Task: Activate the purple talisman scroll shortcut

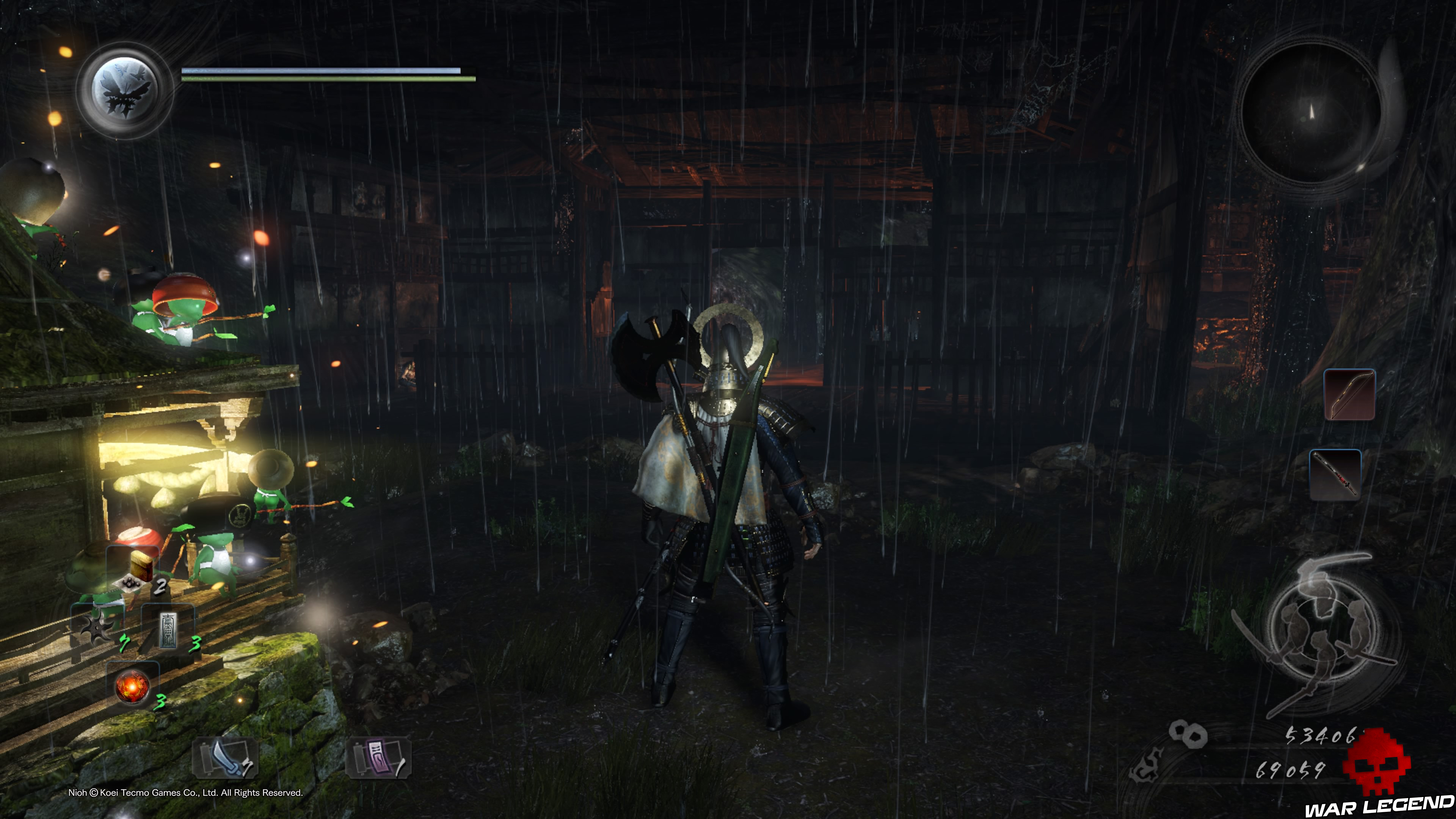Action: click(x=378, y=758)
